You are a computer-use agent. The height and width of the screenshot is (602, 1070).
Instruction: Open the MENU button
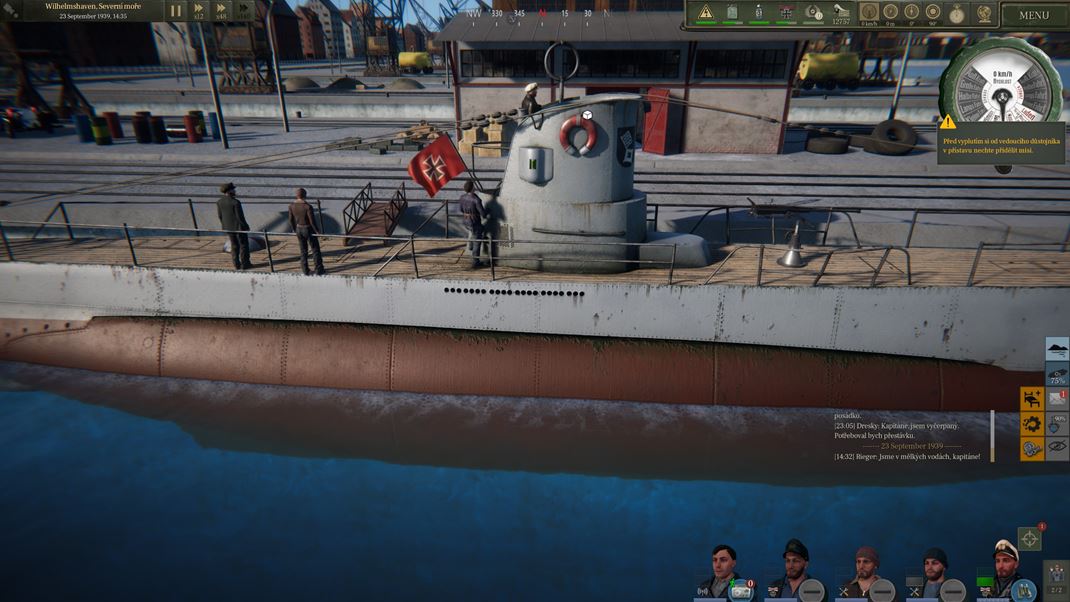pos(1034,15)
